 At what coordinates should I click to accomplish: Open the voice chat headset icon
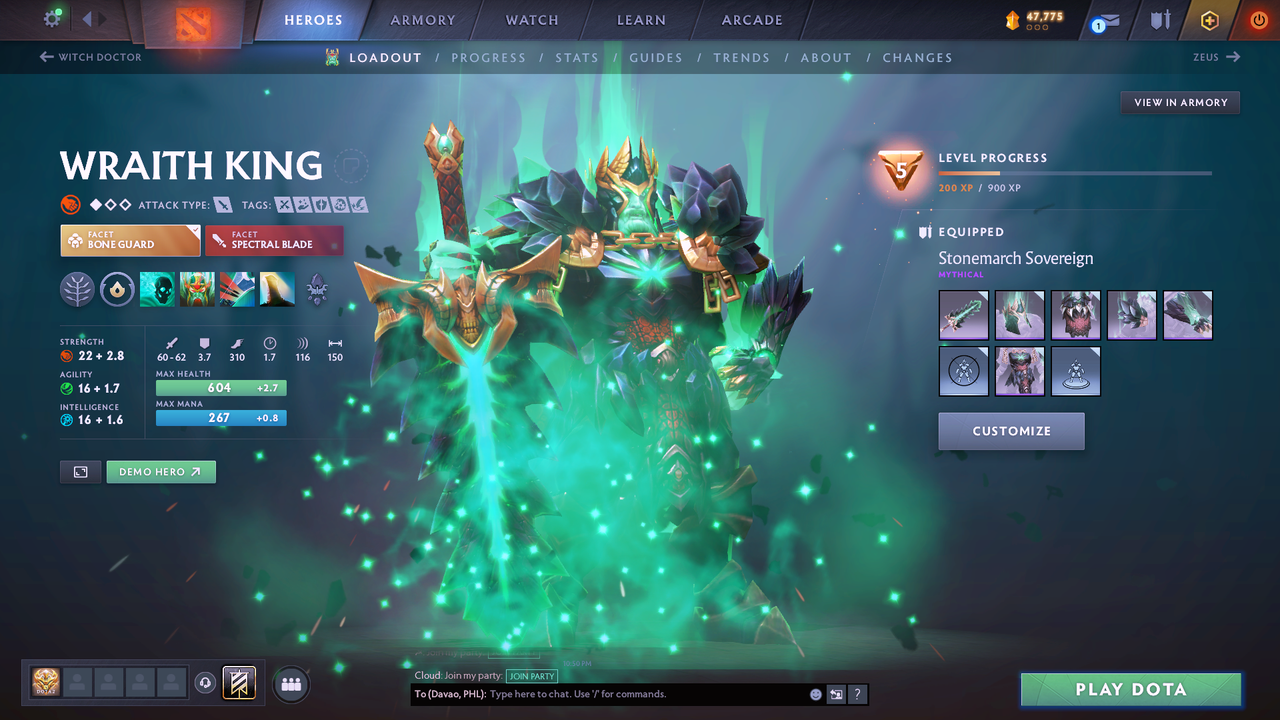(x=207, y=683)
